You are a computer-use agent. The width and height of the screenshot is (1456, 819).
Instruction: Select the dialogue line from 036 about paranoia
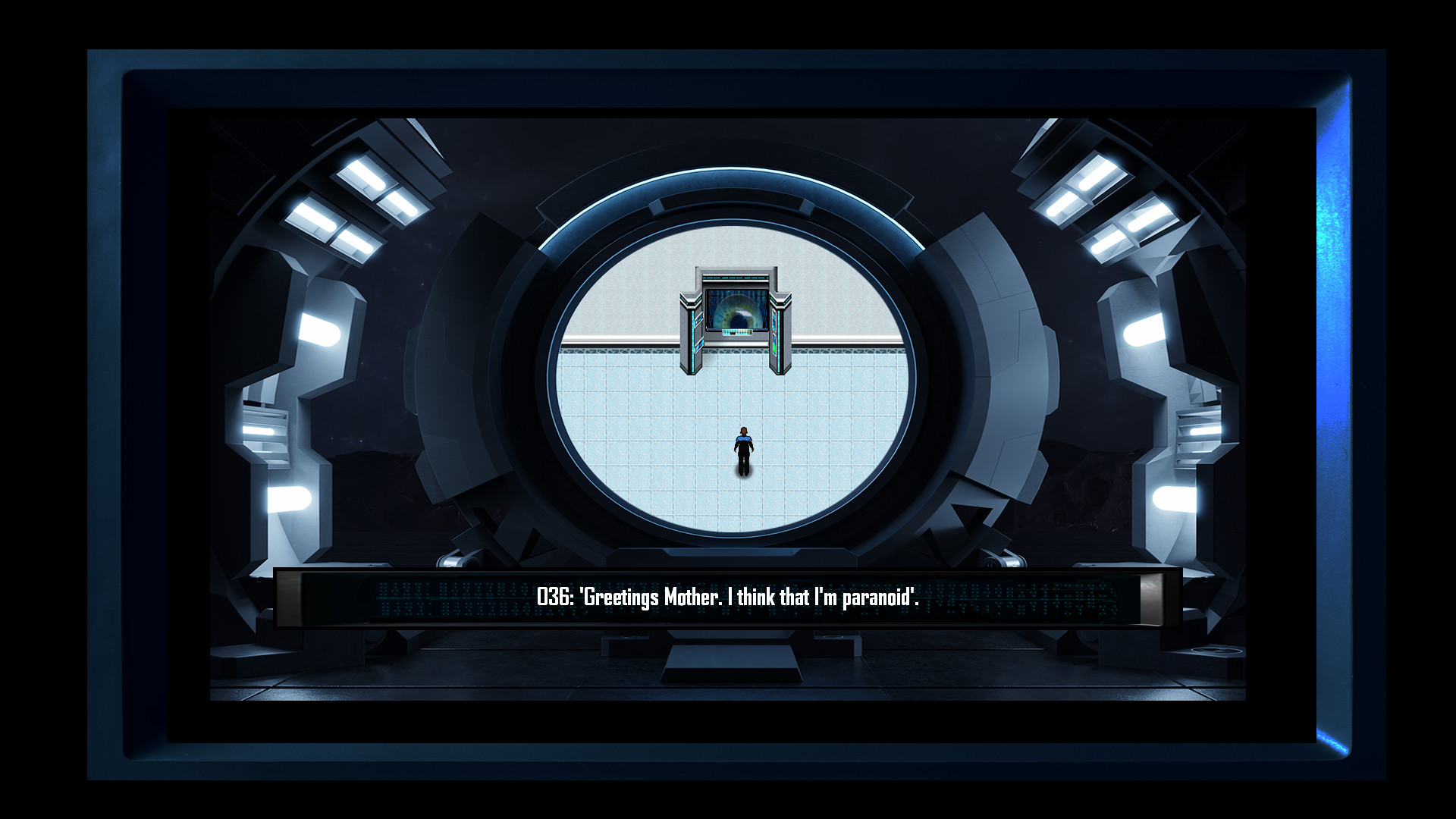[x=726, y=596]
